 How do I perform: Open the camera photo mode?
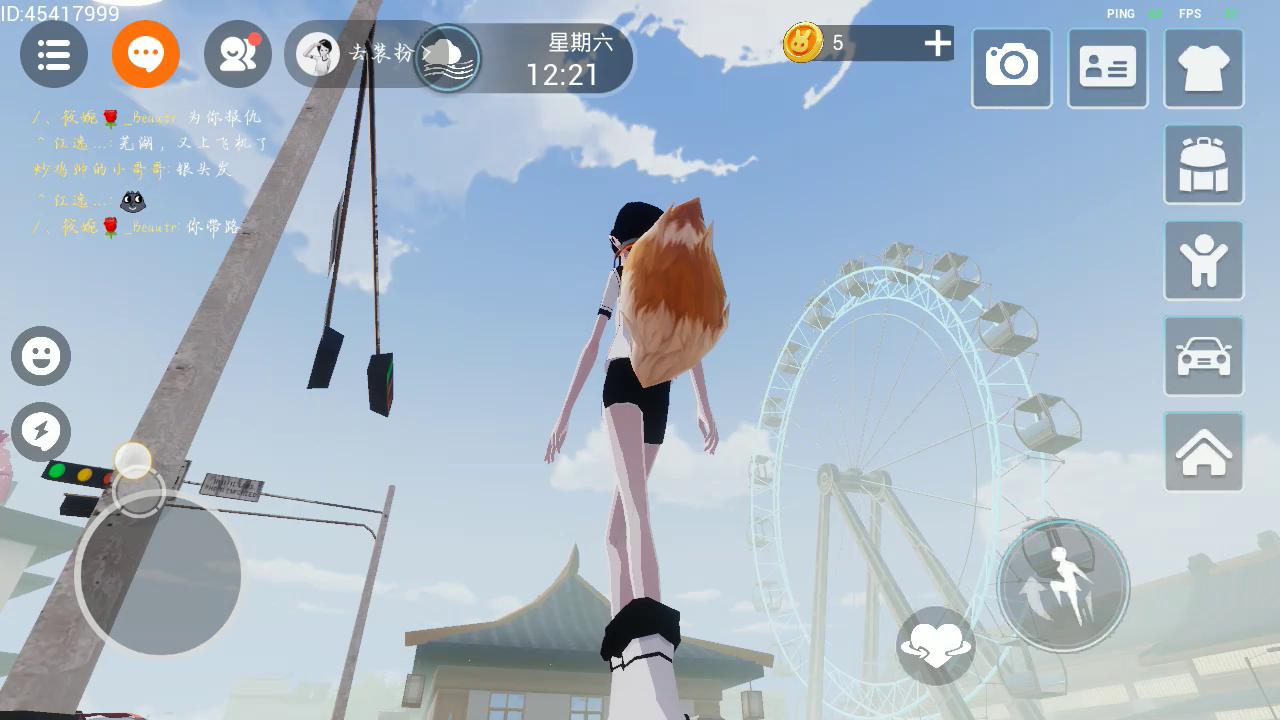tap(1012, 67)
